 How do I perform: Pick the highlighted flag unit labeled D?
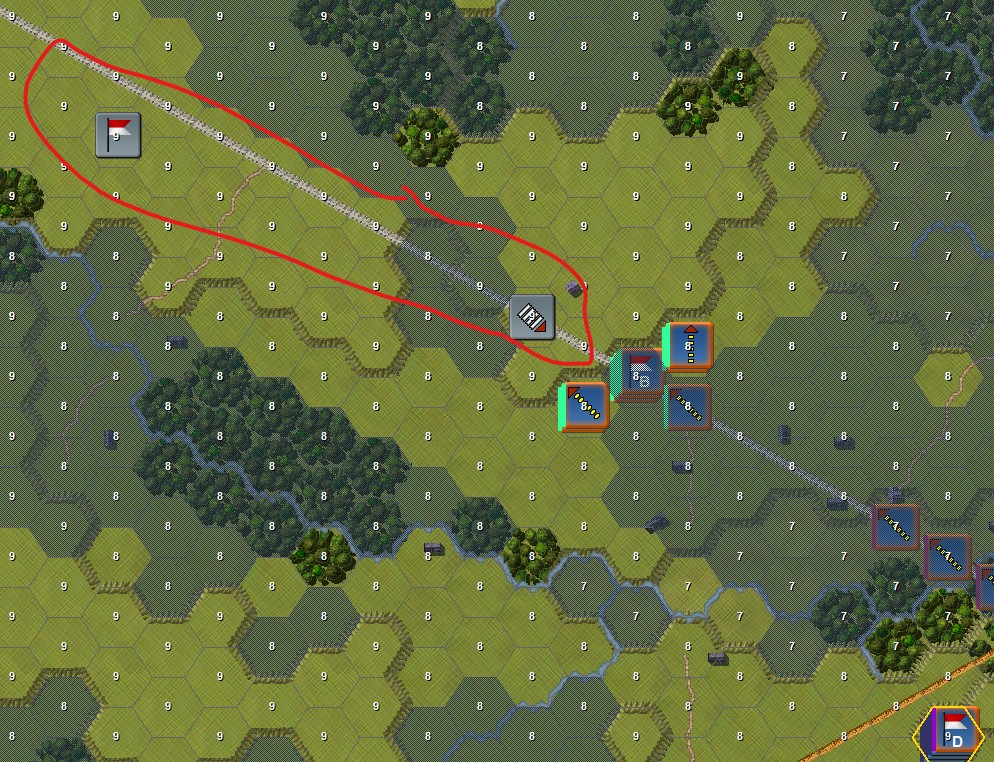tap(951, 732)
